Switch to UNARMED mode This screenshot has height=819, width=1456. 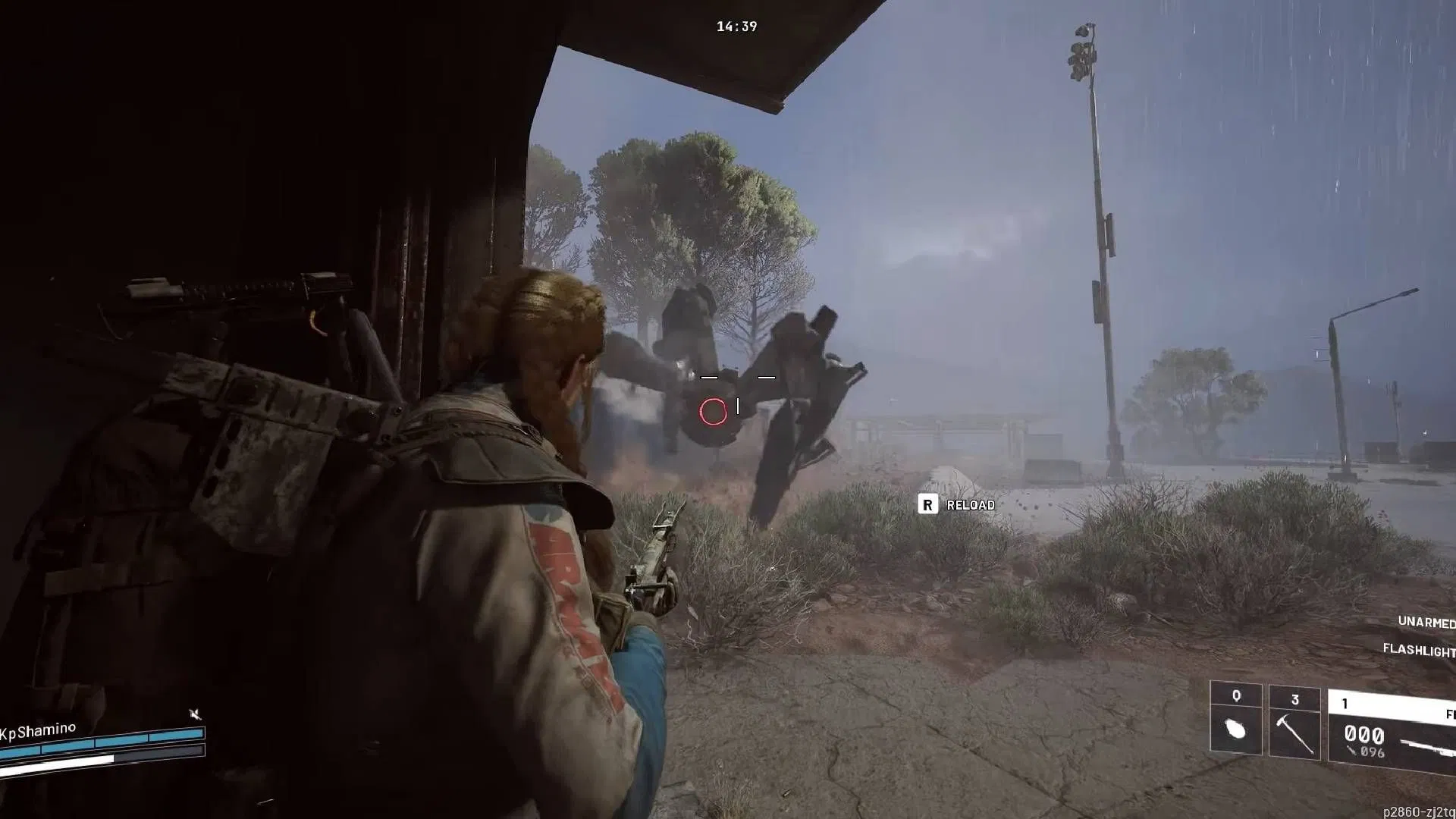1425,621
